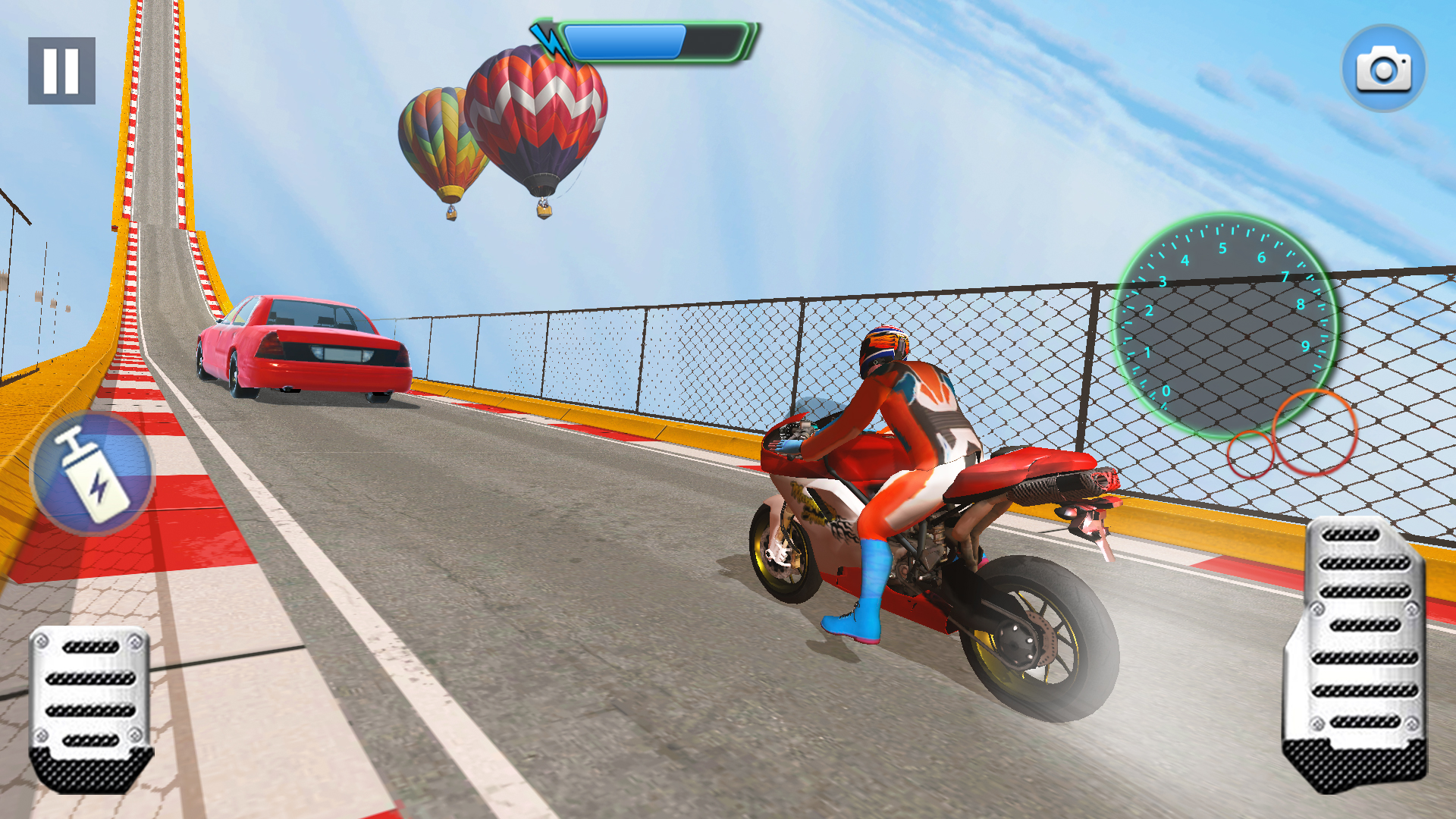Tap the camera icon in the top right
Image resolution: width=1456 pixels, height=819 pixels.
click(x=1385, y=68)
